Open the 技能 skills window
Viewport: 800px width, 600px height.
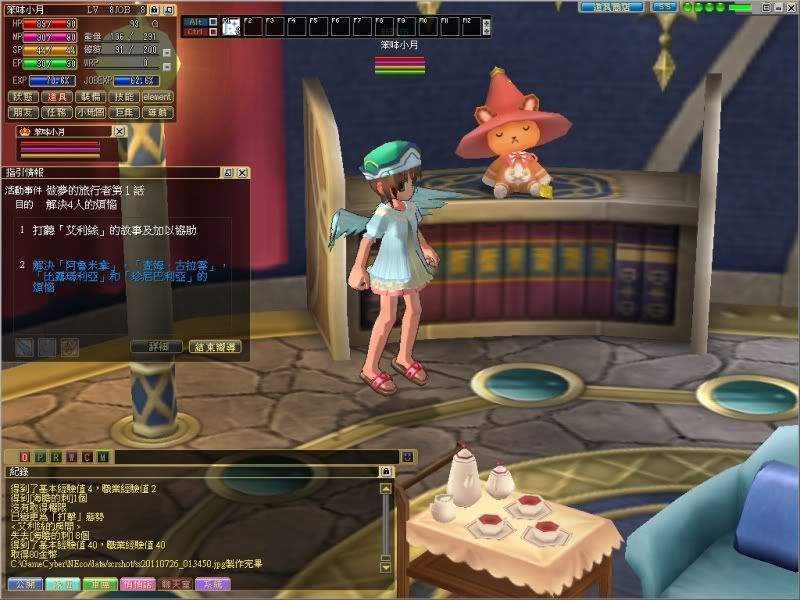coord(123,97)
